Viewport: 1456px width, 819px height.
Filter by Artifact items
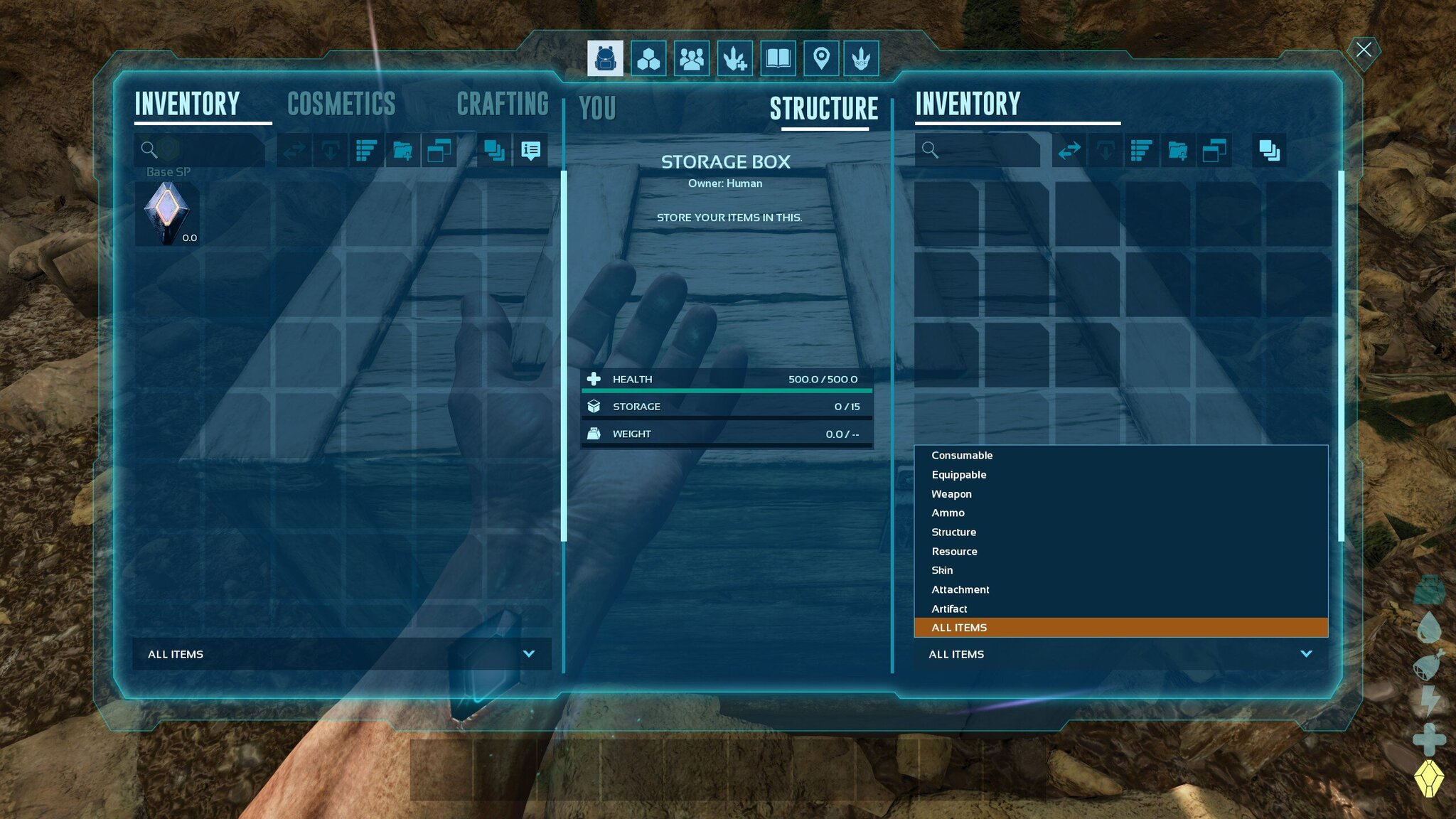click(x=949, y=609)
